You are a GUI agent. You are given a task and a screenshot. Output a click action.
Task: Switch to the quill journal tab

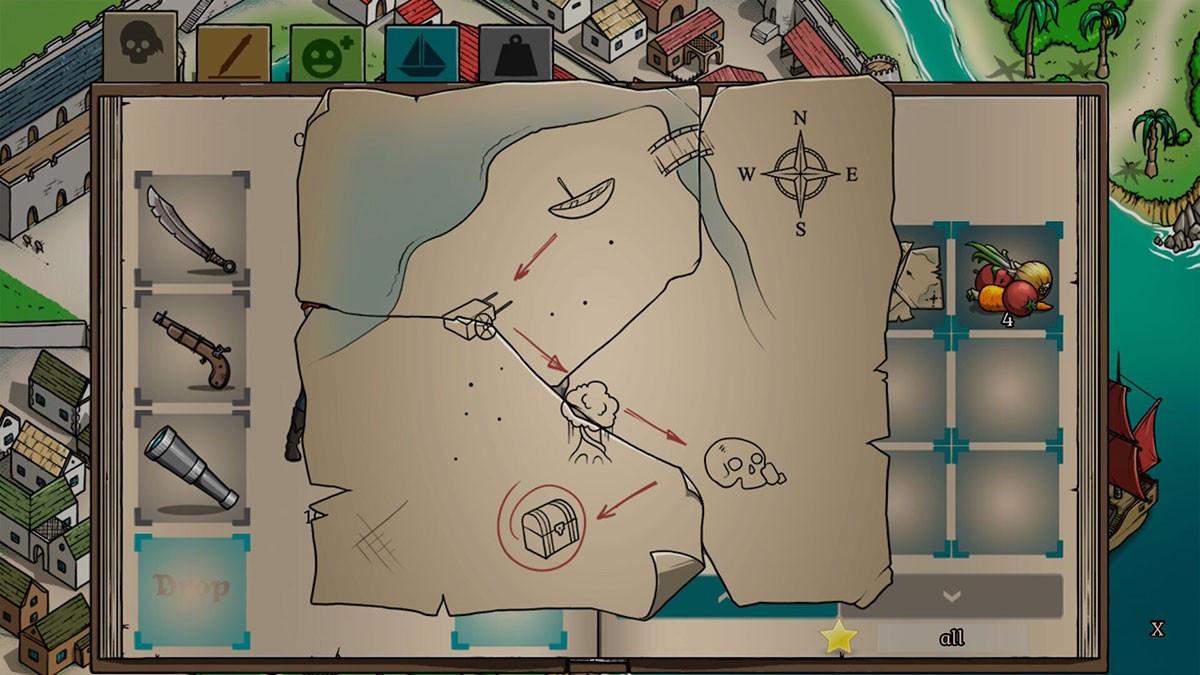tap(233, 54)
